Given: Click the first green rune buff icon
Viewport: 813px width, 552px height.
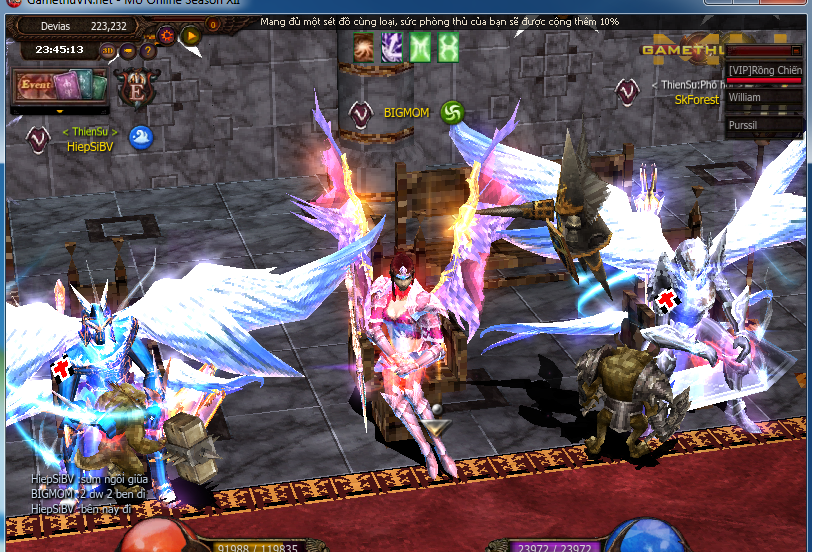Looking at the screenshot, I should [x=420, y=46].
